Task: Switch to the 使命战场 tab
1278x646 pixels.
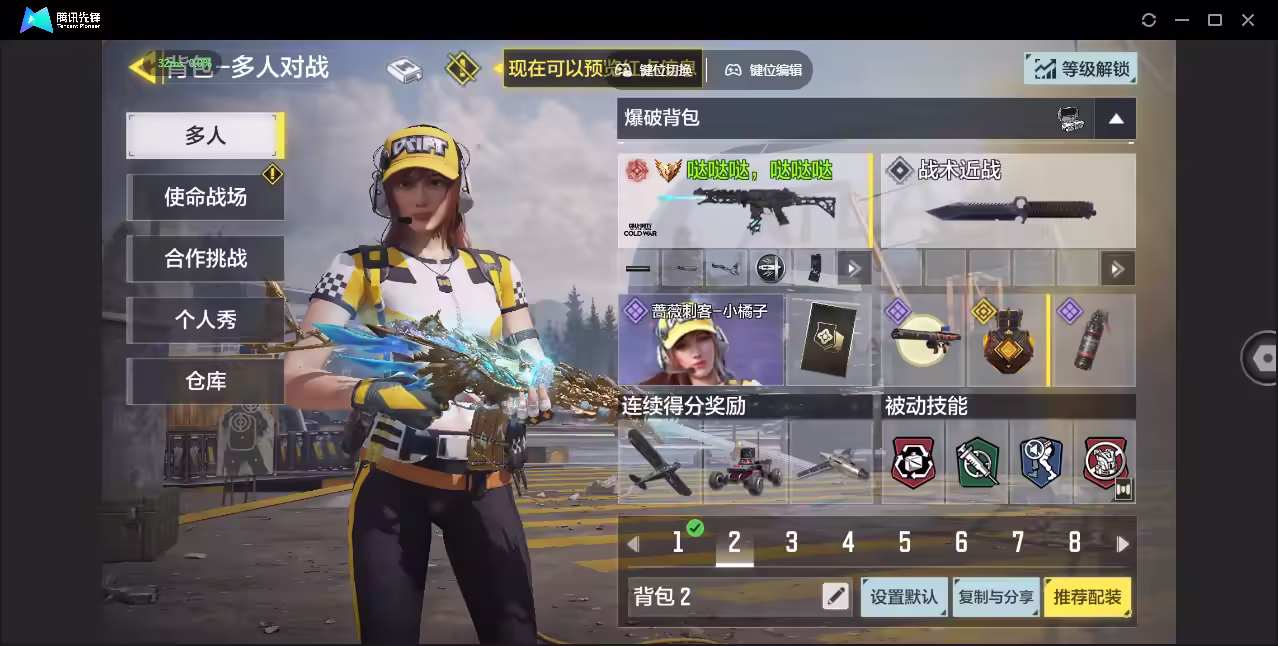Action: click(x=205, y=197)
